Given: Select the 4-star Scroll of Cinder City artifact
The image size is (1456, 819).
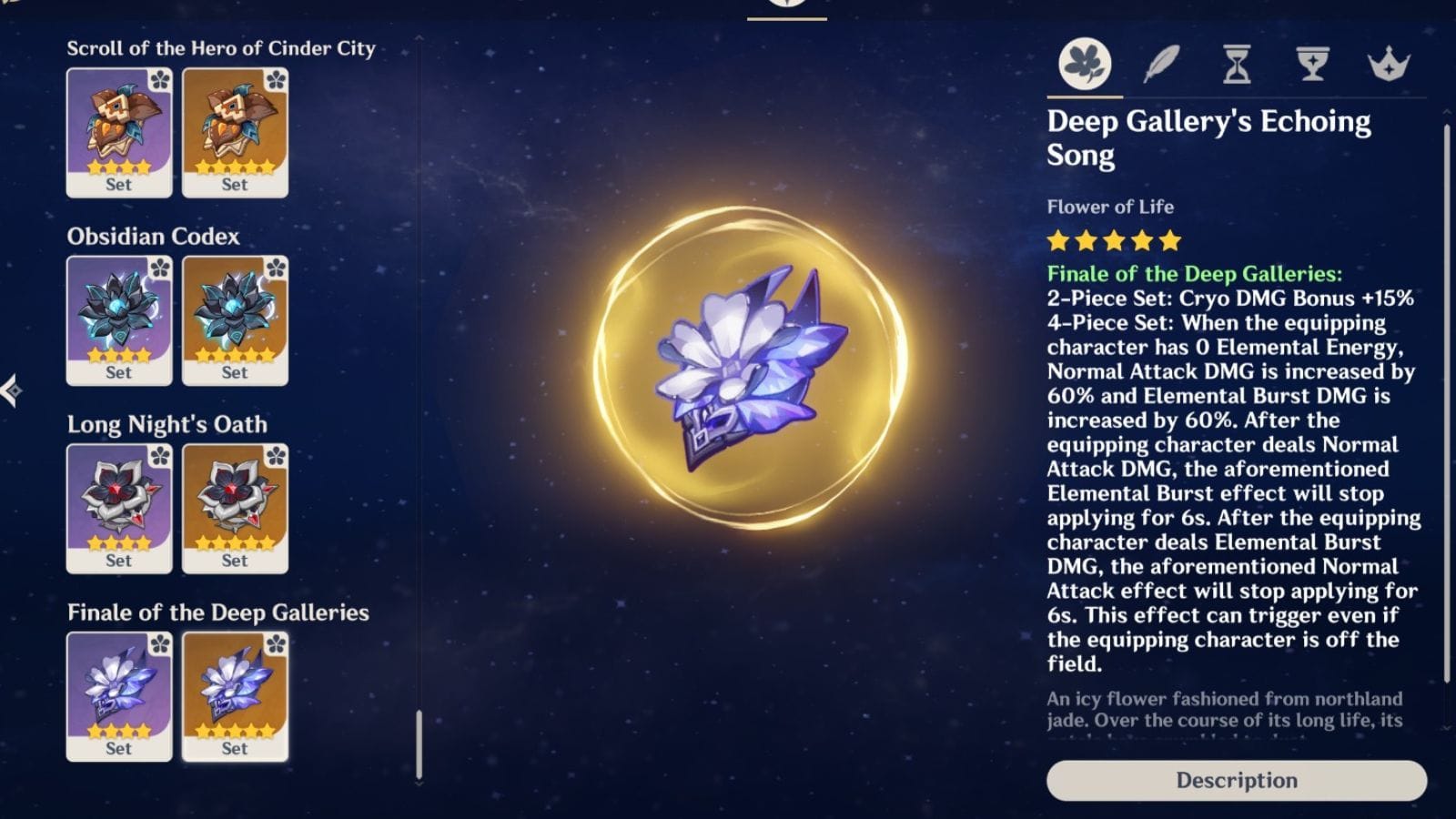Looking at the screenshot, I should click(x=119, y=132).
